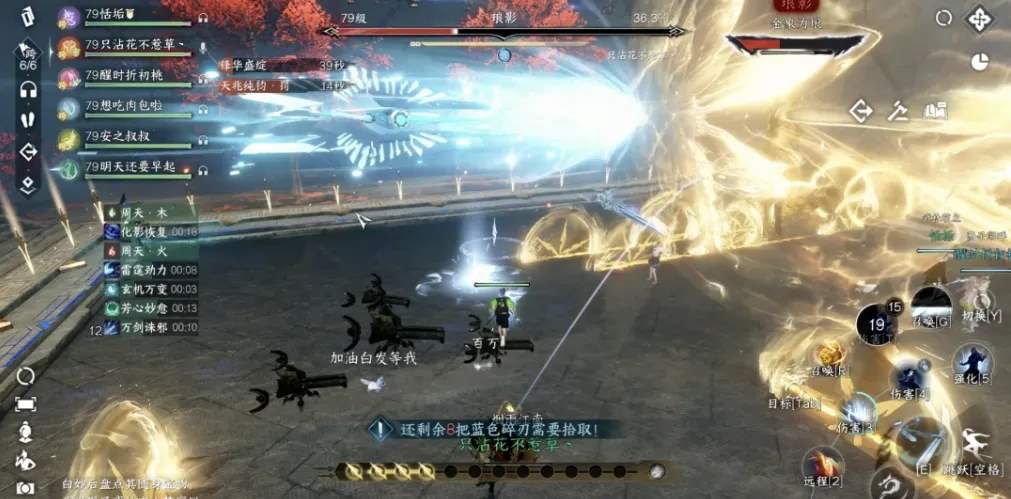Click the footprints icon in left sidebar

click(x=28, y=117)
